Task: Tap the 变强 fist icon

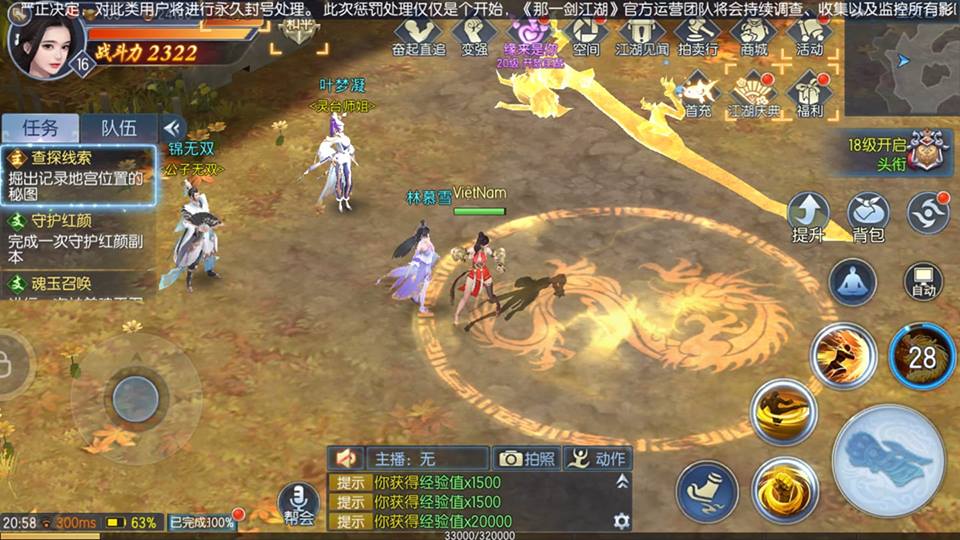Action: 474,35
